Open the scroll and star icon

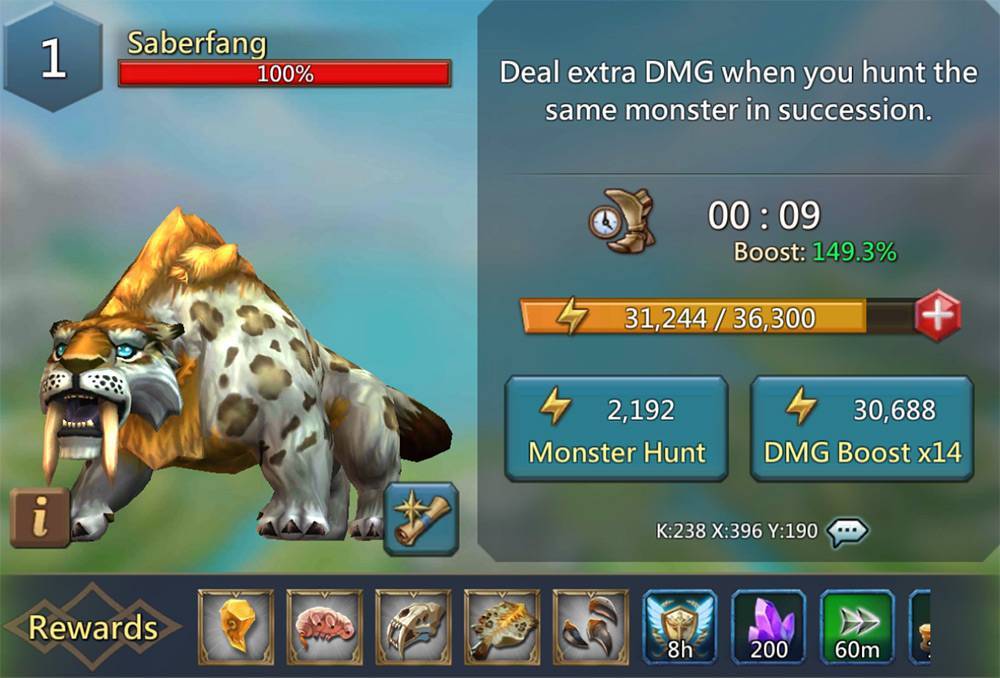(x=421, y=518)
